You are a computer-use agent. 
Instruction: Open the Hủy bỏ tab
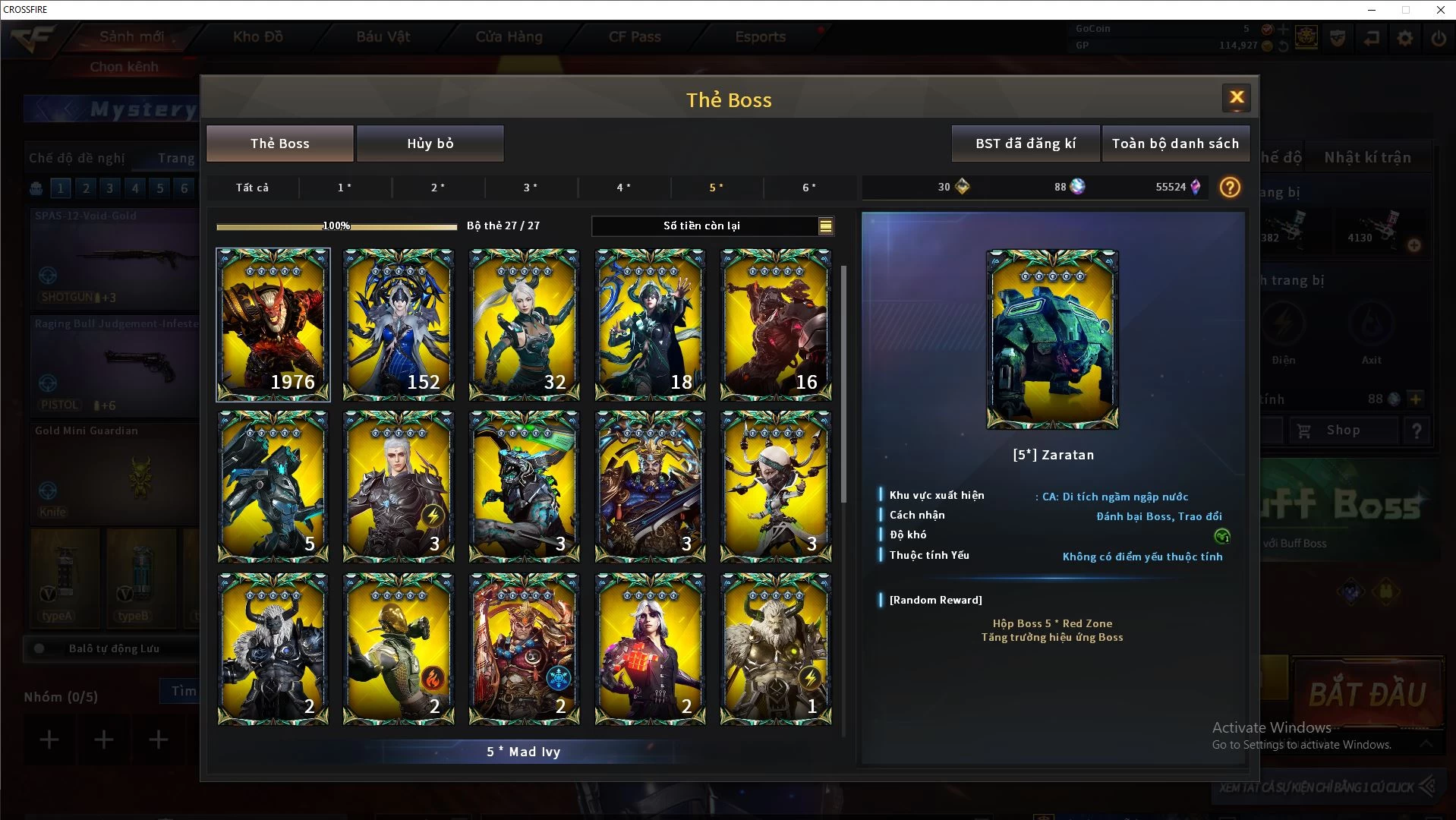coord(430,143)
